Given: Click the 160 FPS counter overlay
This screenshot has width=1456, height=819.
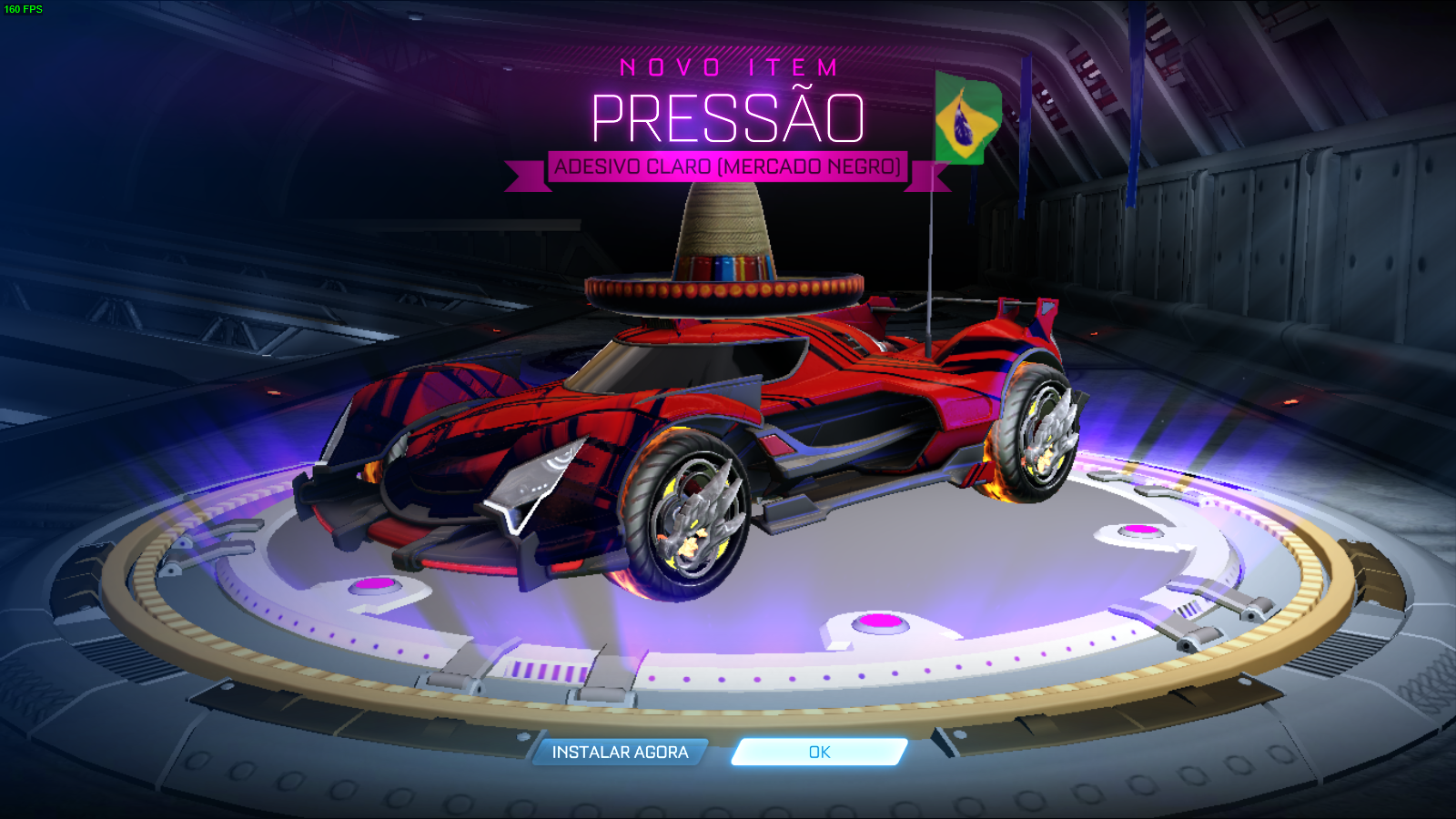Looking at the screenshot, I should coord(25,7).
